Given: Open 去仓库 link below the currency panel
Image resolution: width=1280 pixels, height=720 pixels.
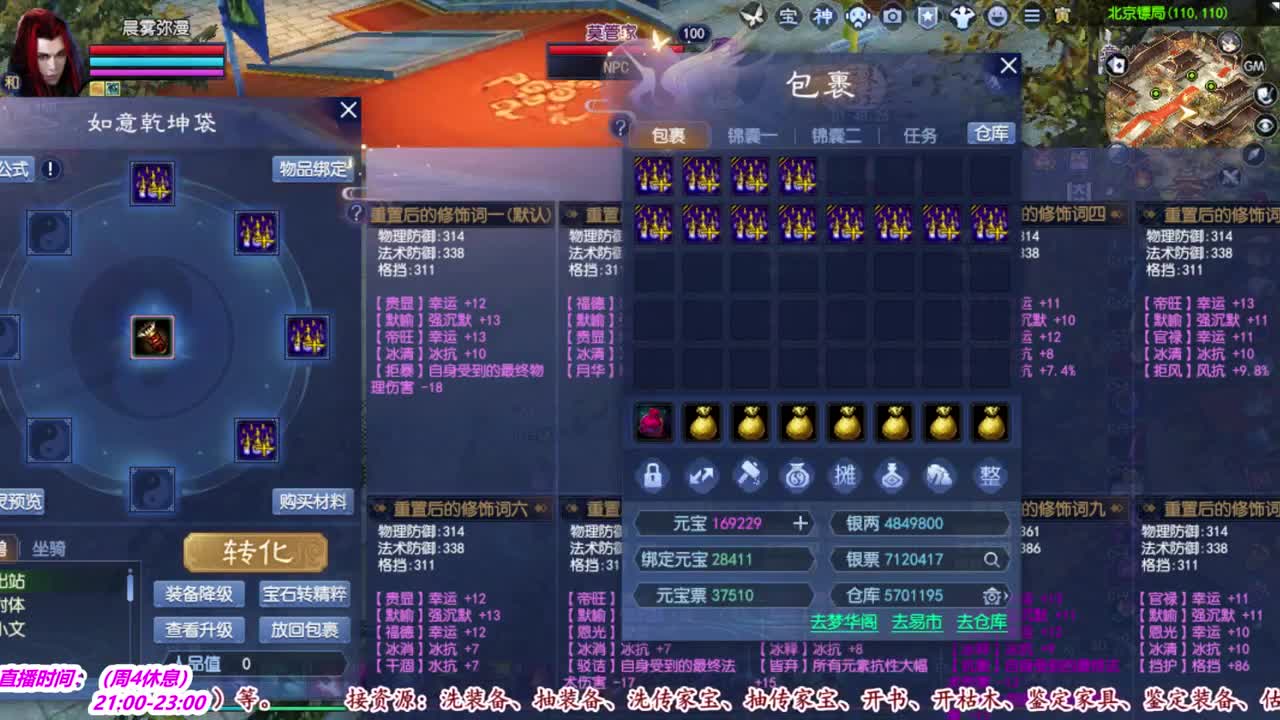Looking at the screenshot, I should pos(984,621).
